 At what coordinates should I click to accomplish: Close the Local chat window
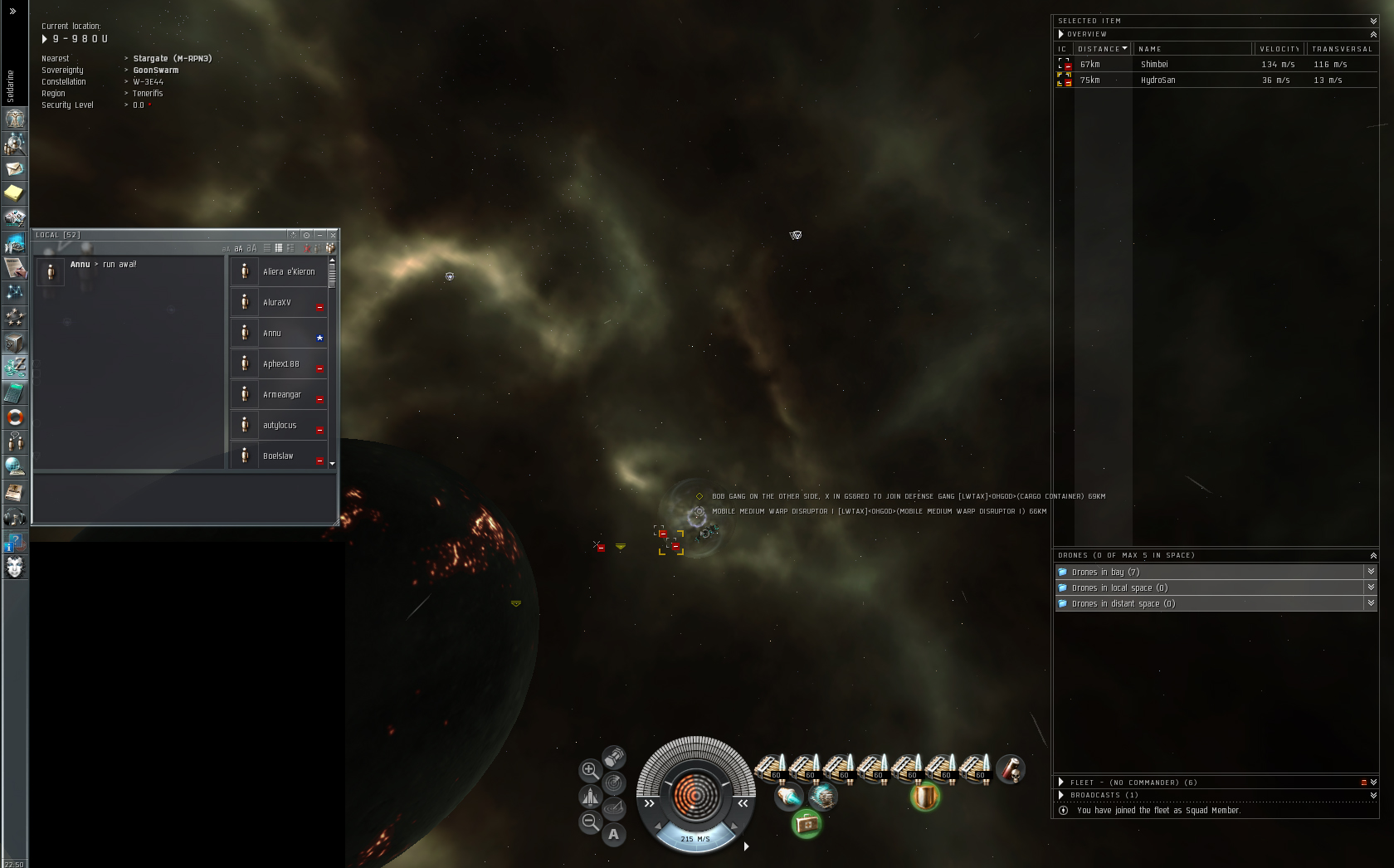[333, 235]
